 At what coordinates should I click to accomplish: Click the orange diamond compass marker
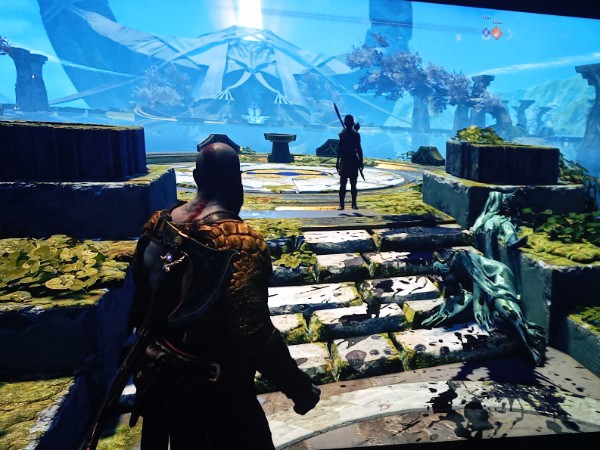click(x=495, y=32)
